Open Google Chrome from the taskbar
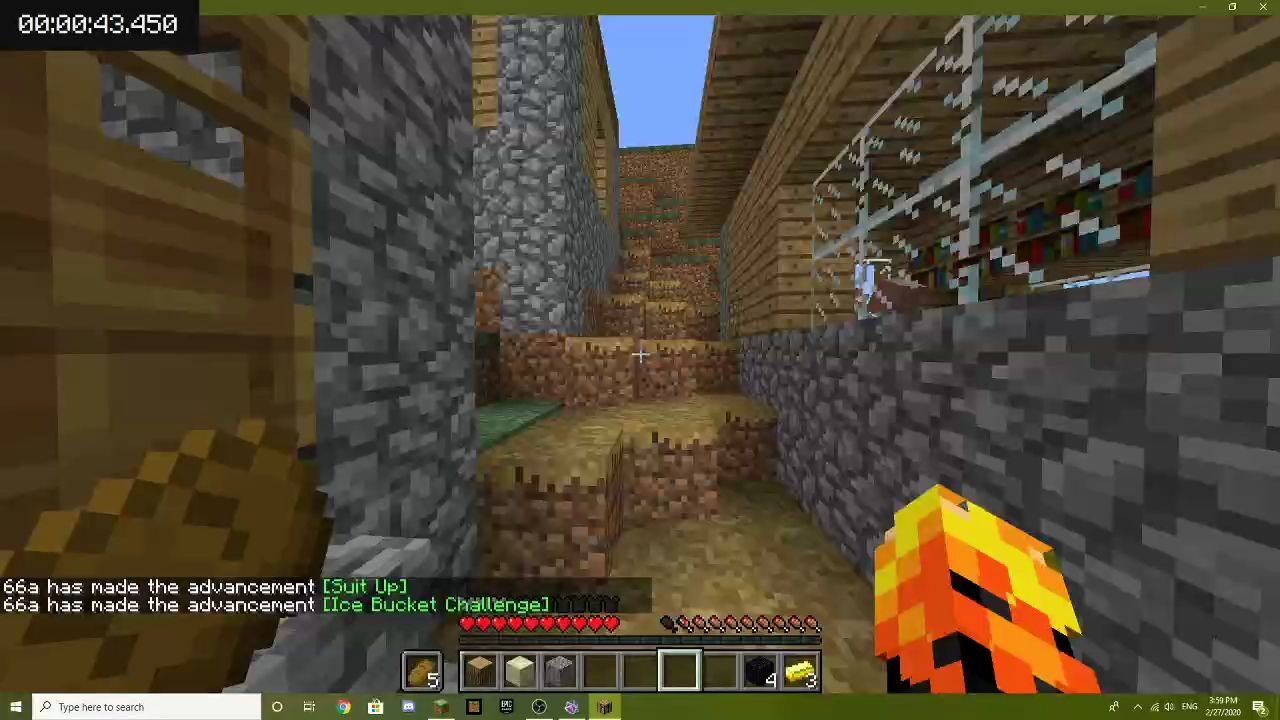 point(344,707)
